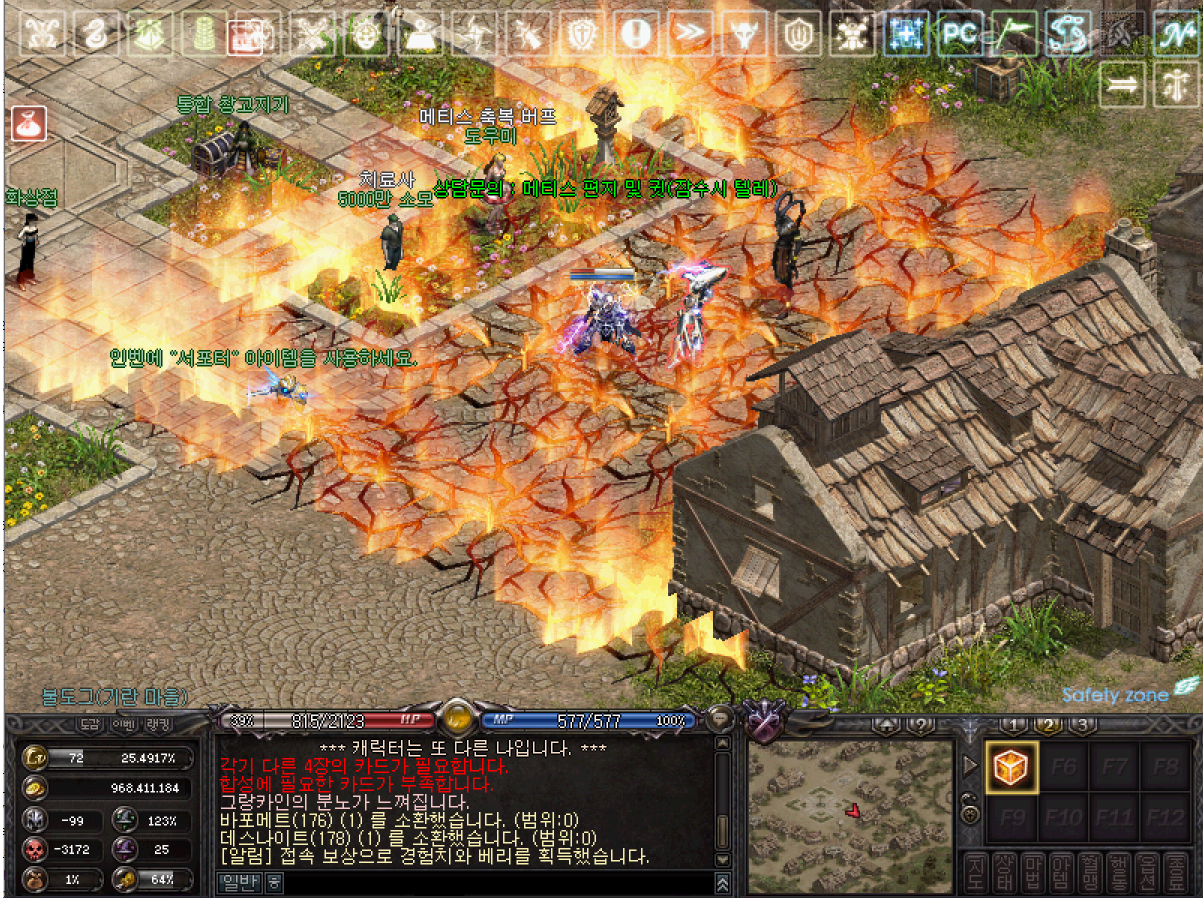The width and height of the screenshot is (1203, 898).
Task: Switch to hotbar page 3 tab
Action: [x=1082, y=725]
